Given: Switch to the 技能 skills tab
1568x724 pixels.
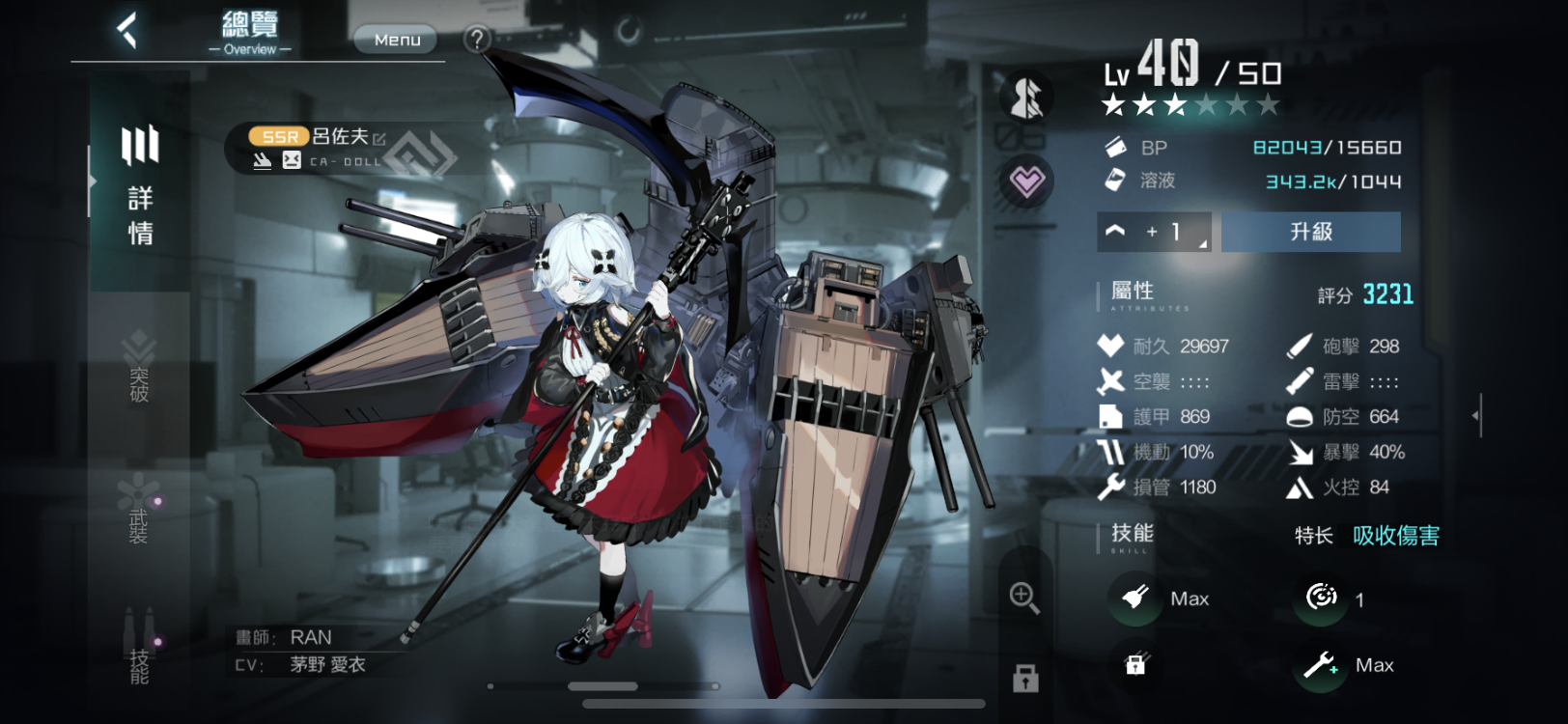Looking at the screenshot, I should [140, 649].
